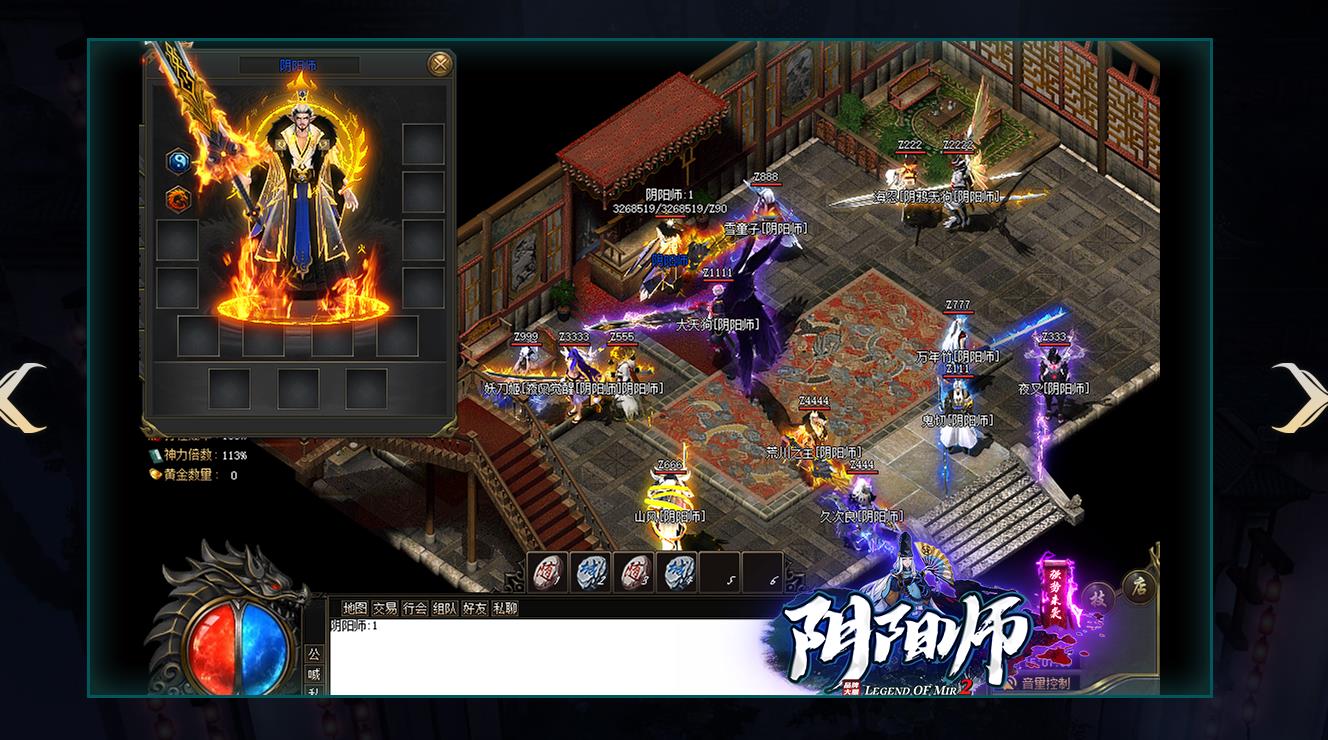Open the 技 skills round button
Screen dimensions: 1328x740
tap(1098, 598)
